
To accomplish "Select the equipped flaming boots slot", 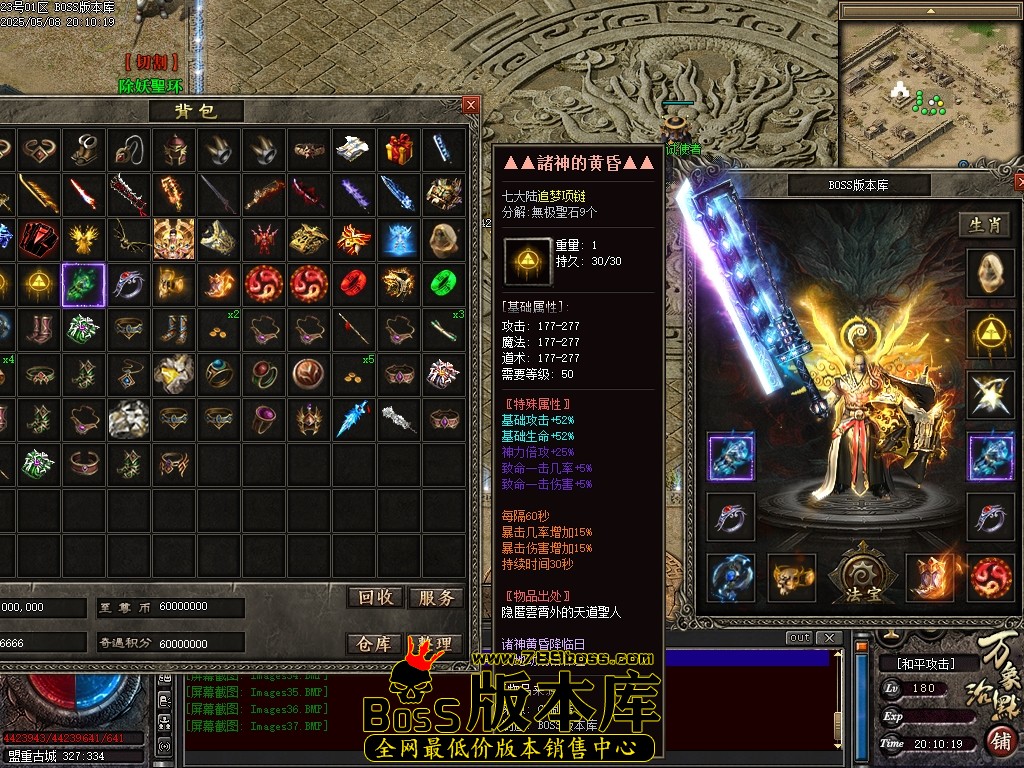I will point(930,577).
